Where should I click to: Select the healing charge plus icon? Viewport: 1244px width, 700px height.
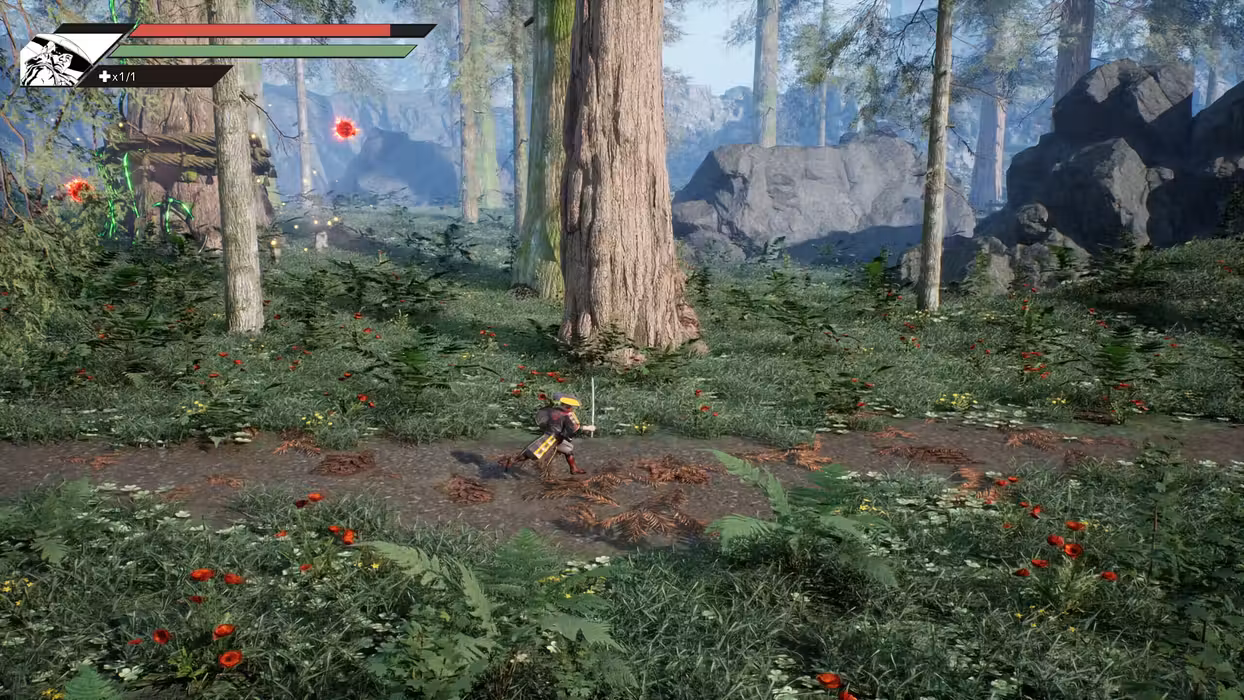(x=104, y=77)
